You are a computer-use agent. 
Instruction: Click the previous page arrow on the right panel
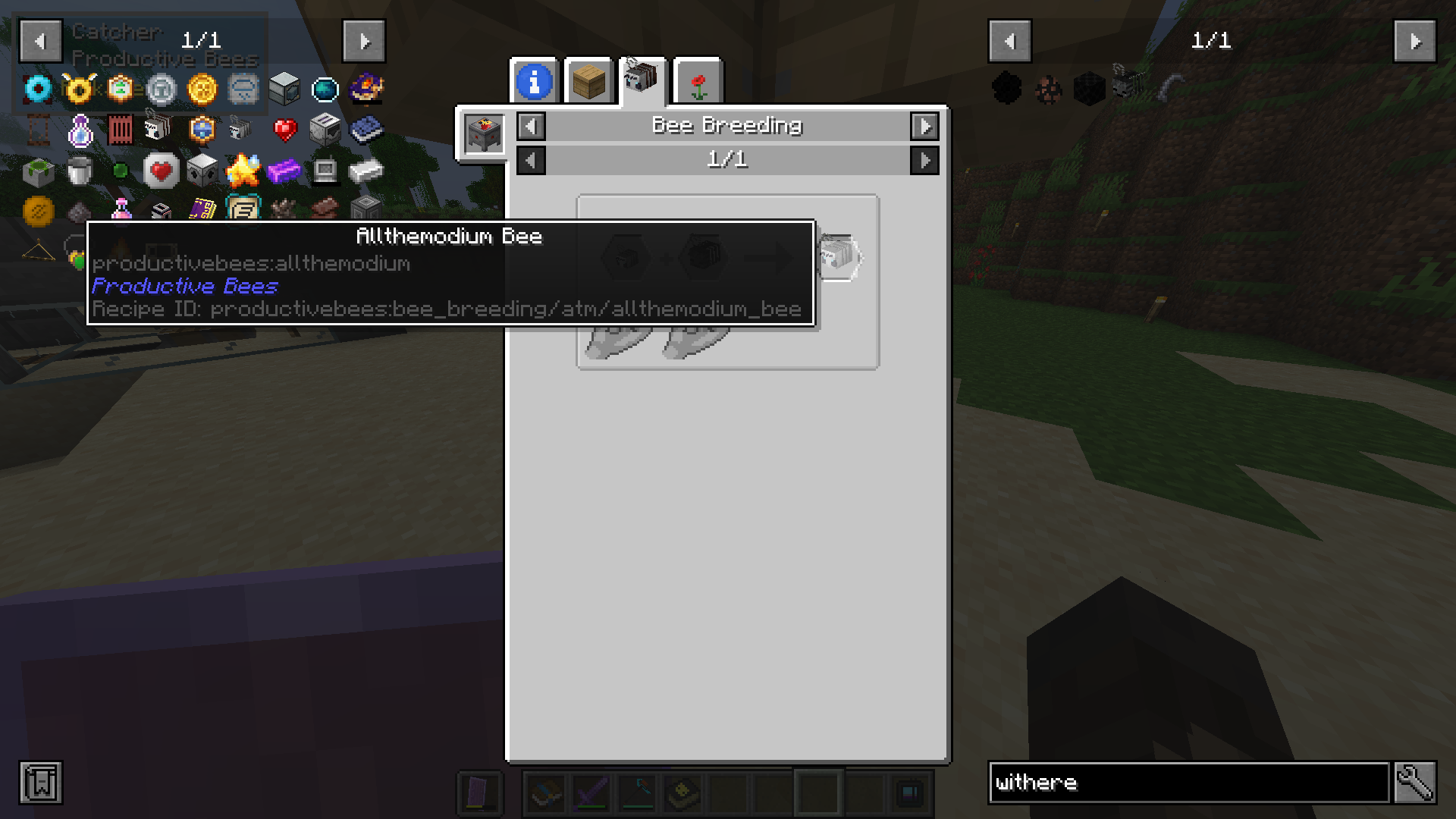(1009, 41)
